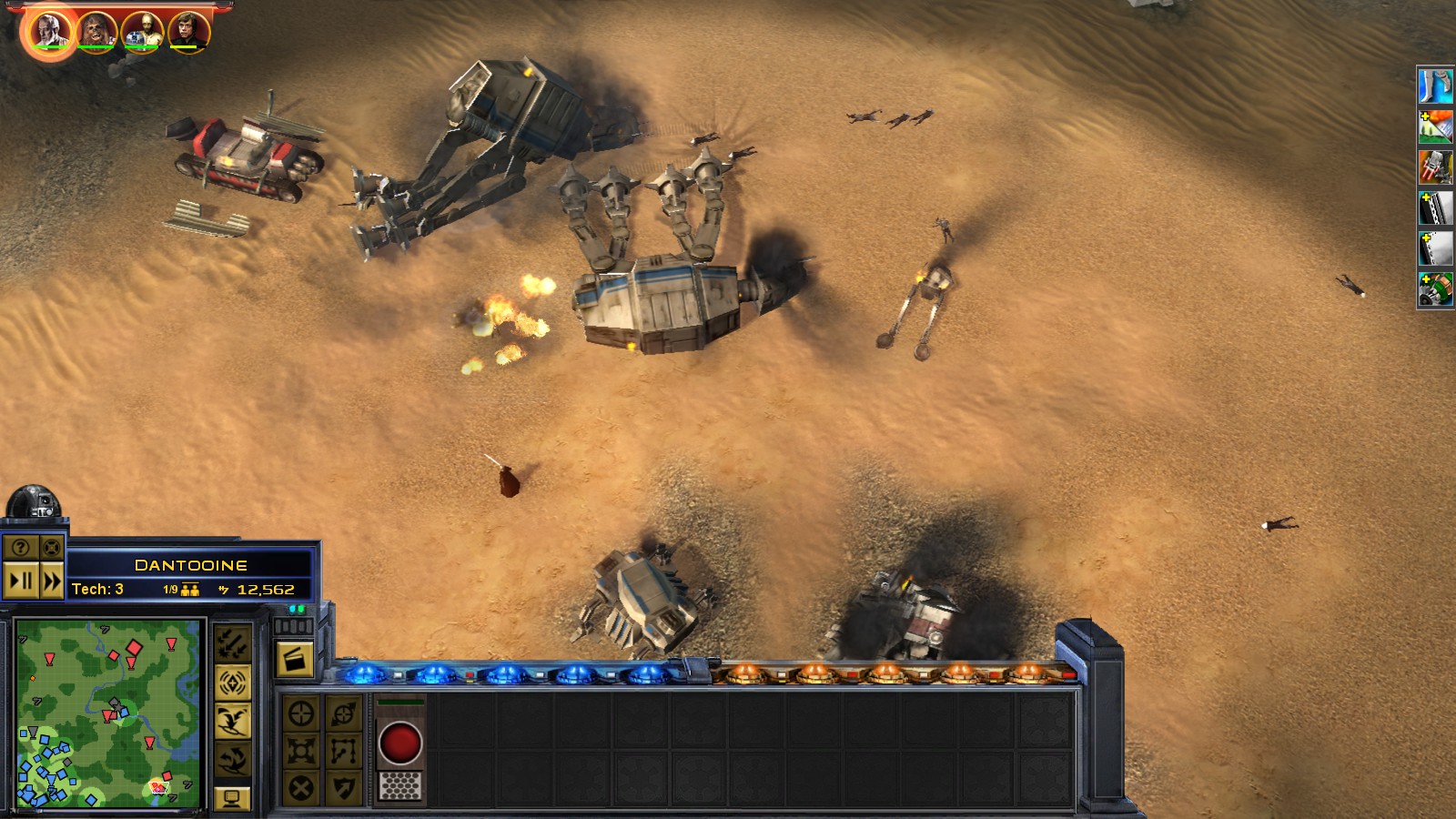Call in the bombing run ability
This screenshot has width=1456, height=819.
pos(232,643)
